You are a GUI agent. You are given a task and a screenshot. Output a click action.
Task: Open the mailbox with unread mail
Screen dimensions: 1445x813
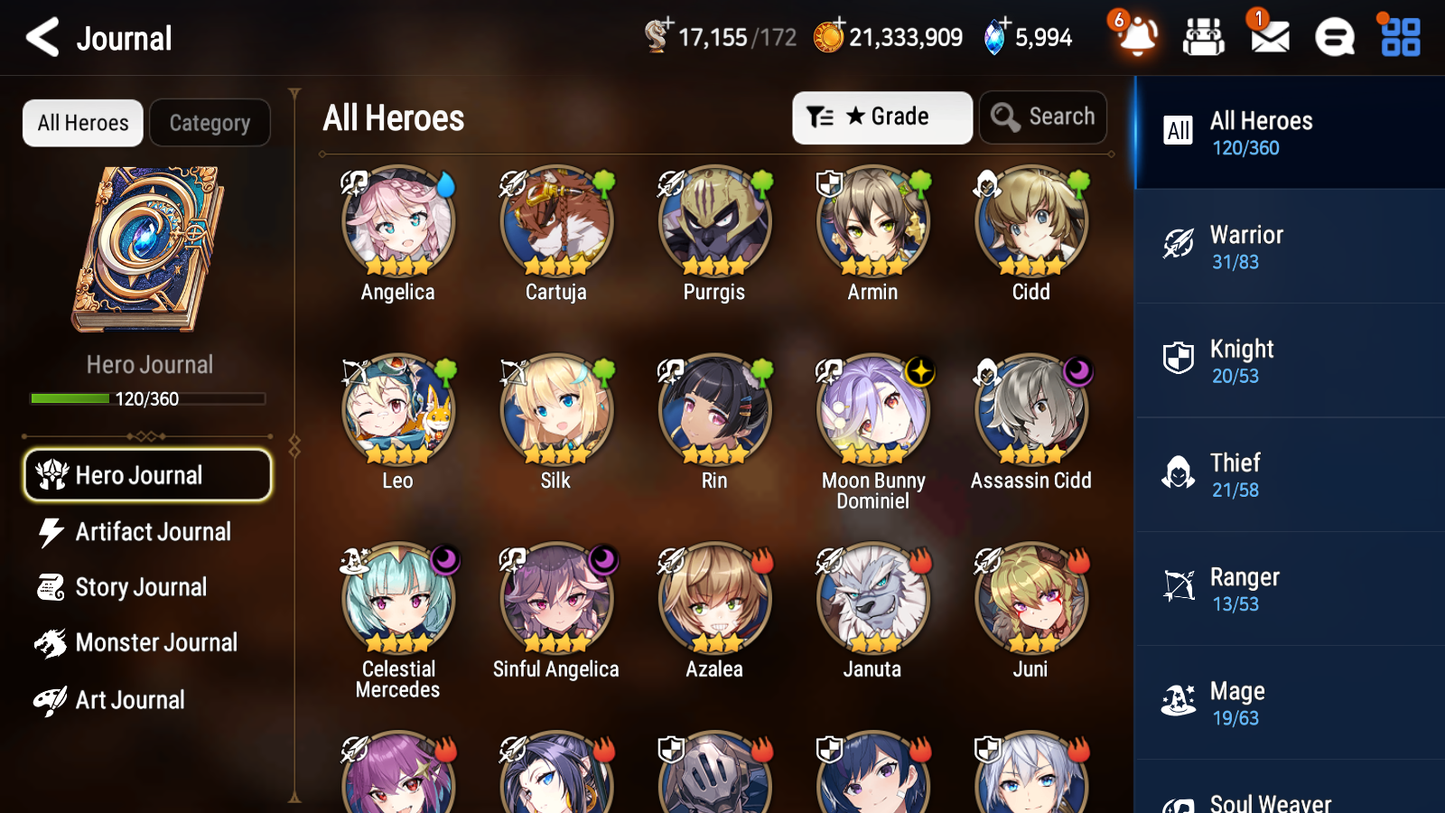point(1268,36)
